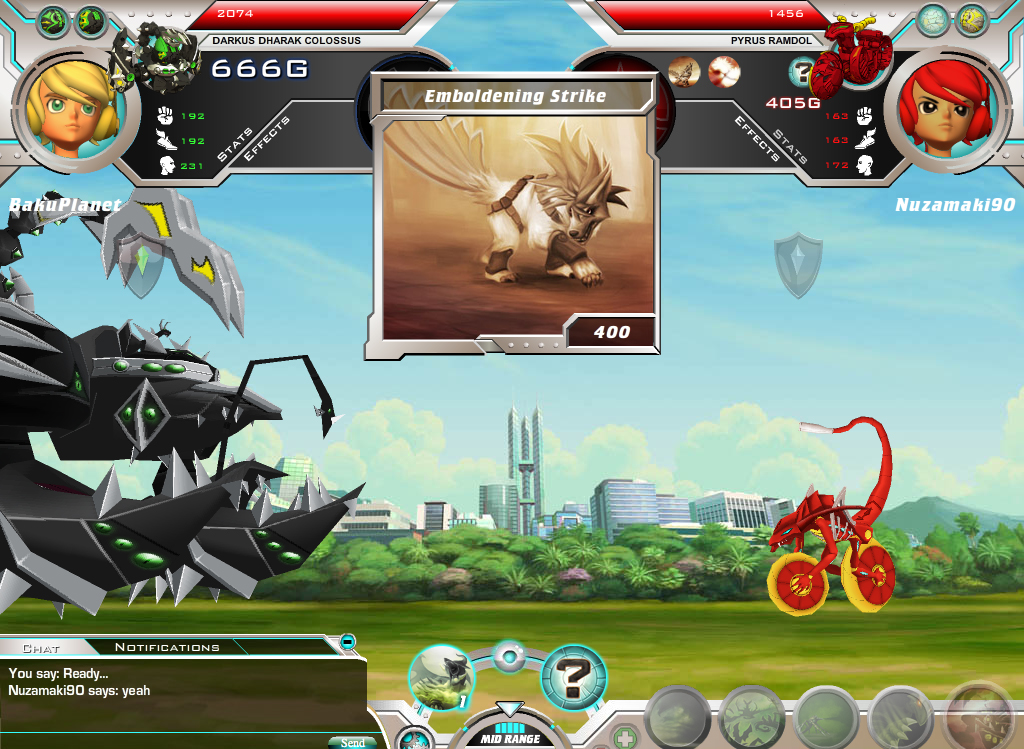Choose the creature ability orb left of the gear

point(441,676)
